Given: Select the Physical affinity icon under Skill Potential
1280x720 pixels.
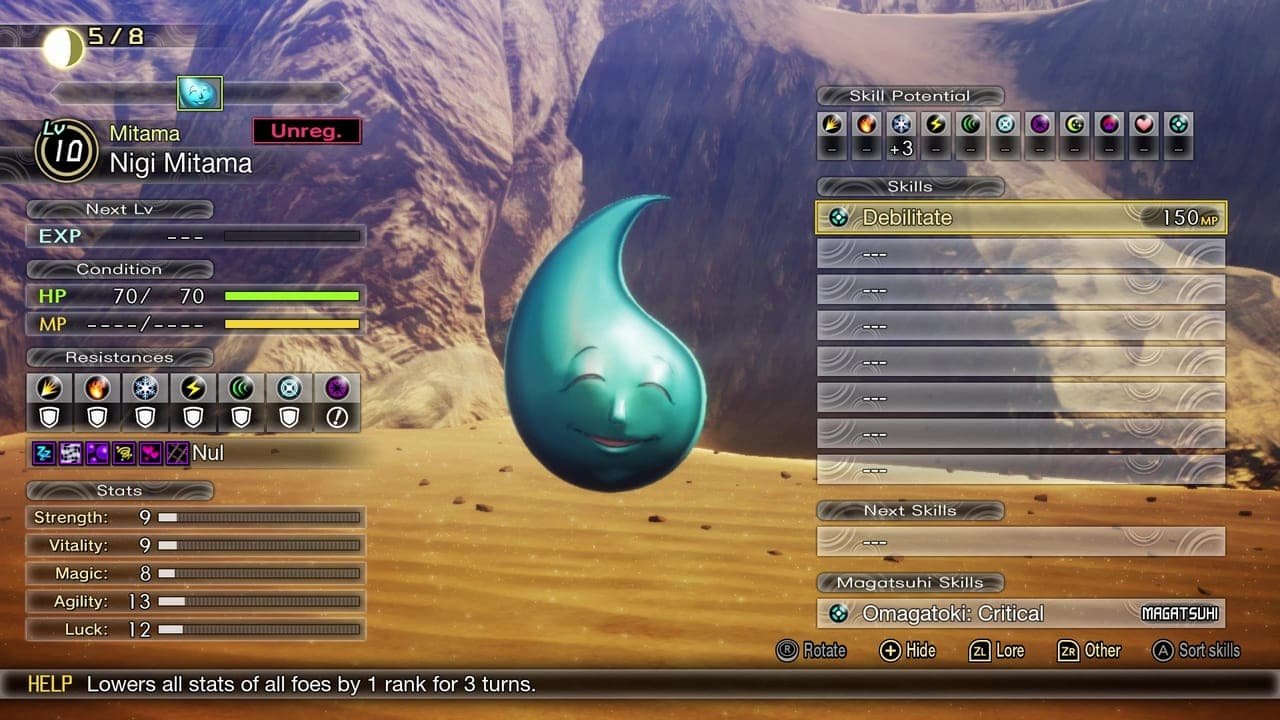Looking at the screenshot, I should click(833, 125).
